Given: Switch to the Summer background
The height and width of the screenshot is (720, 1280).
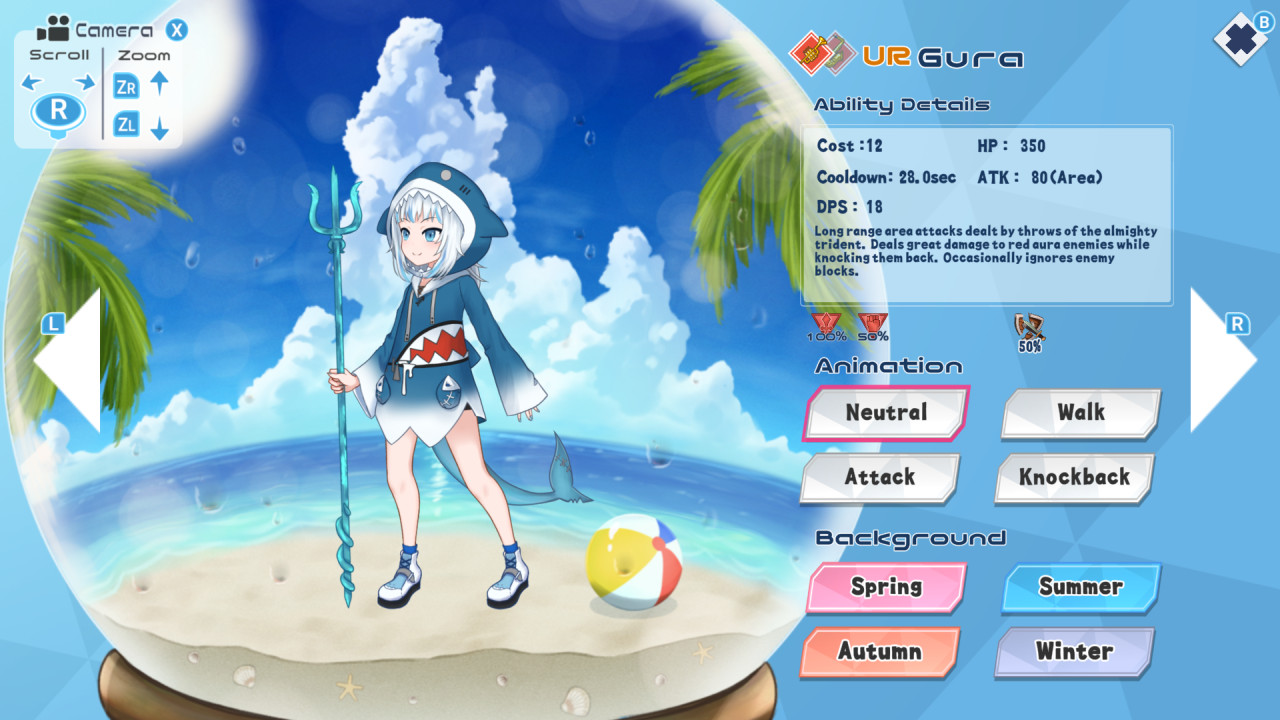Looking at the screenshot, I should pyautogui.click(x=1080, y=587).
